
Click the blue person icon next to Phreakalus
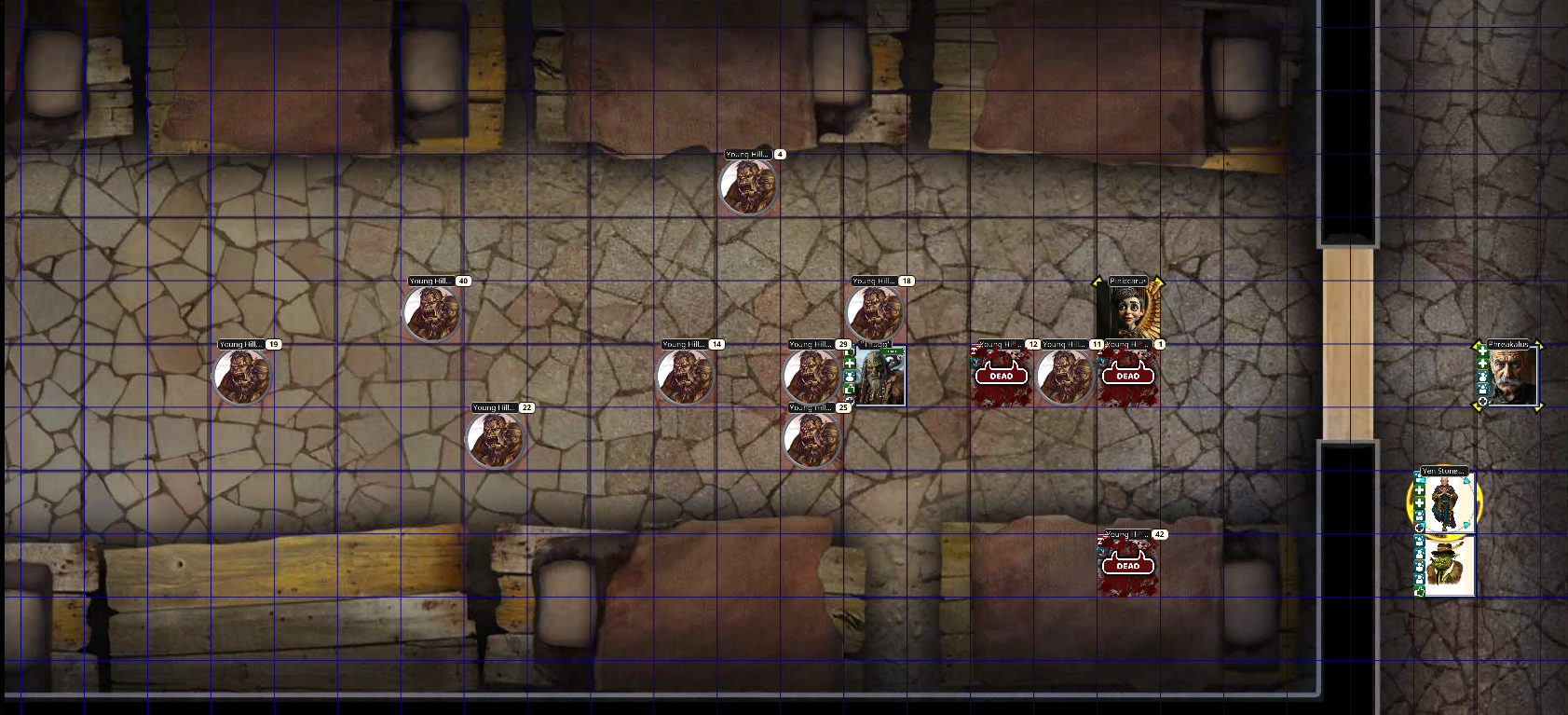pyautogui.click(x=1482, y=378)
